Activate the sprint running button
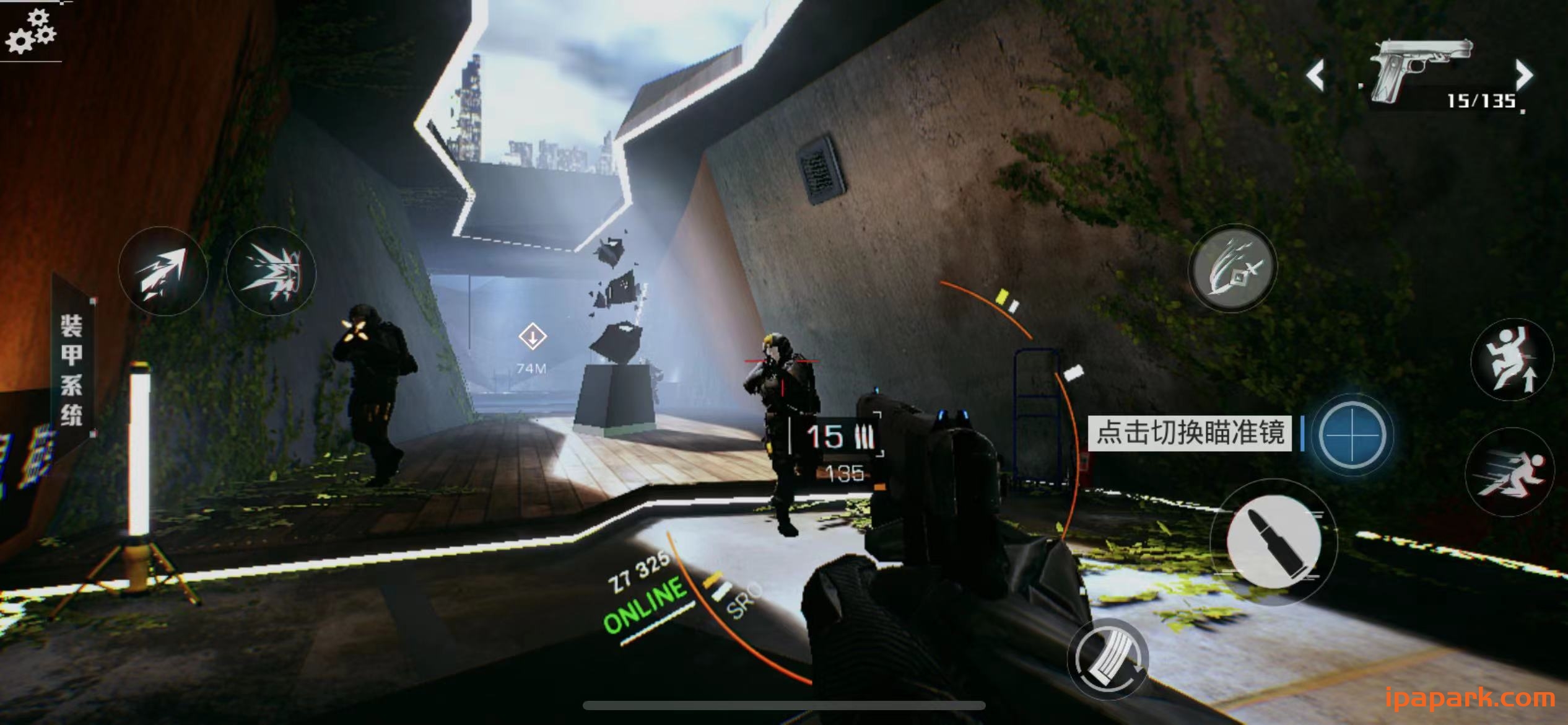Viewport: 1568px width, 725px height. click(x=1509, y=471)
